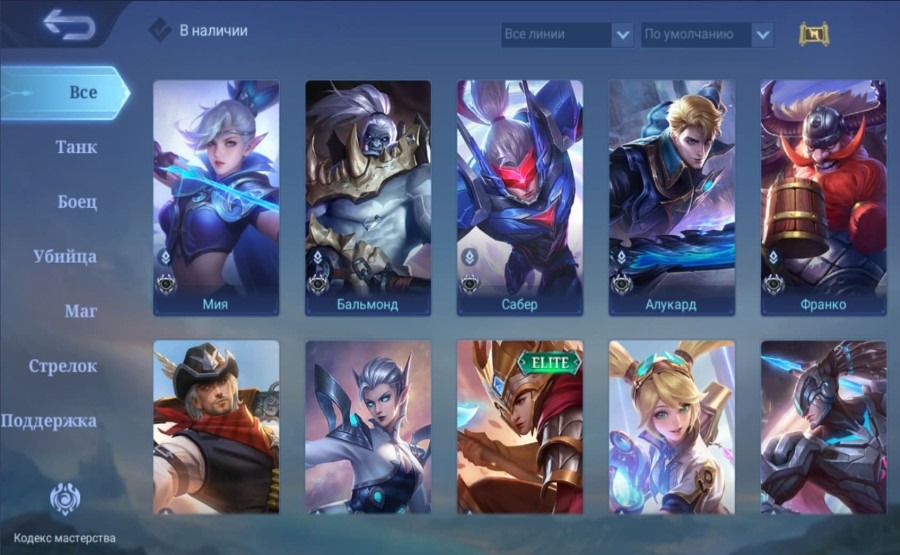Go back using the return arrow
The image size is (900, 555).
68,25
